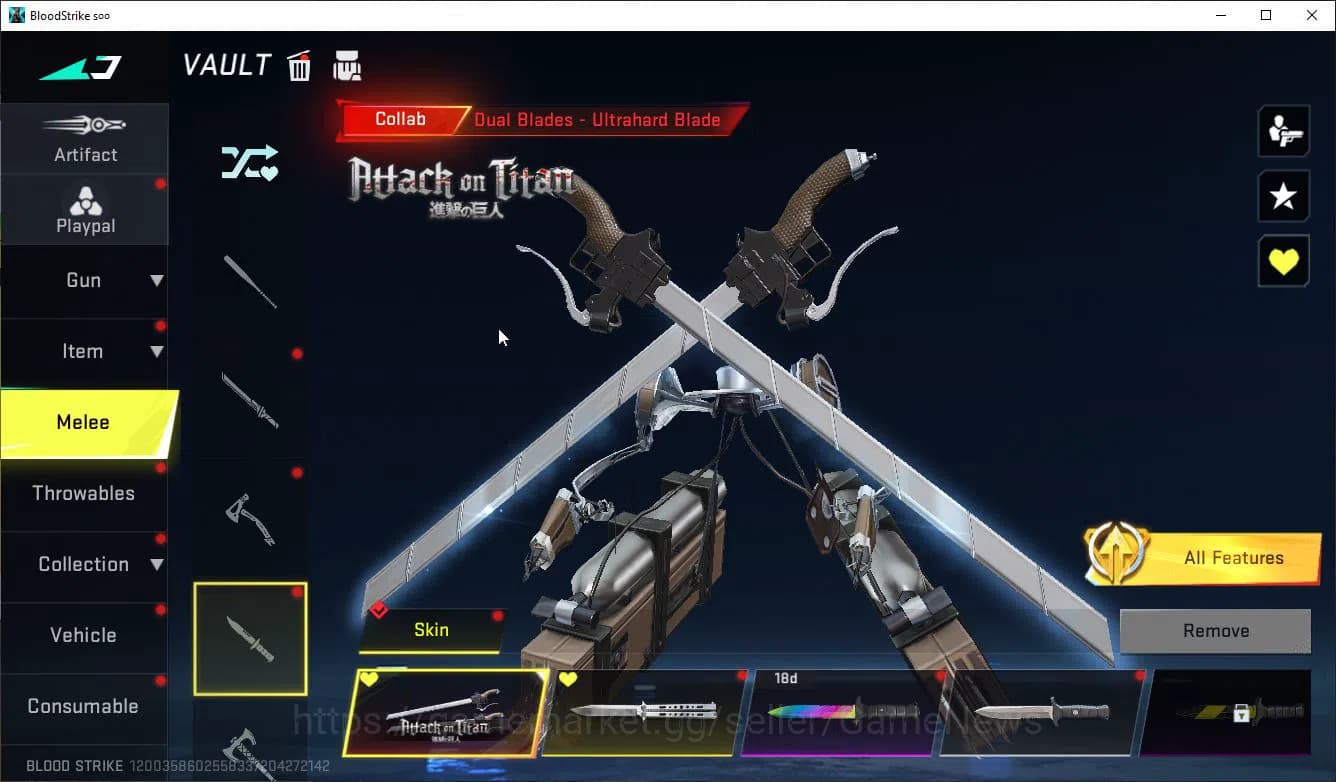
Task: Open the Collection dropdown
Action: (x=85, y=564)
